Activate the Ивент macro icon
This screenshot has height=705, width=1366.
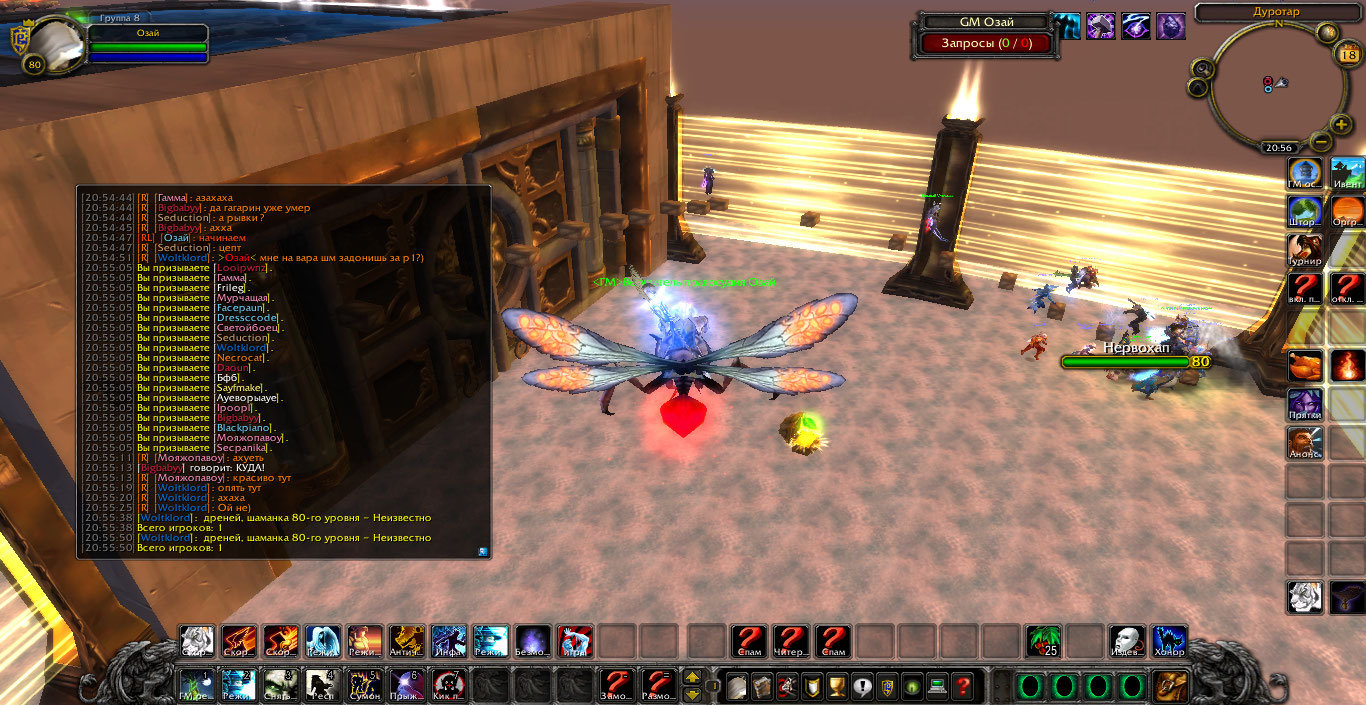[x=1347, y=173]
